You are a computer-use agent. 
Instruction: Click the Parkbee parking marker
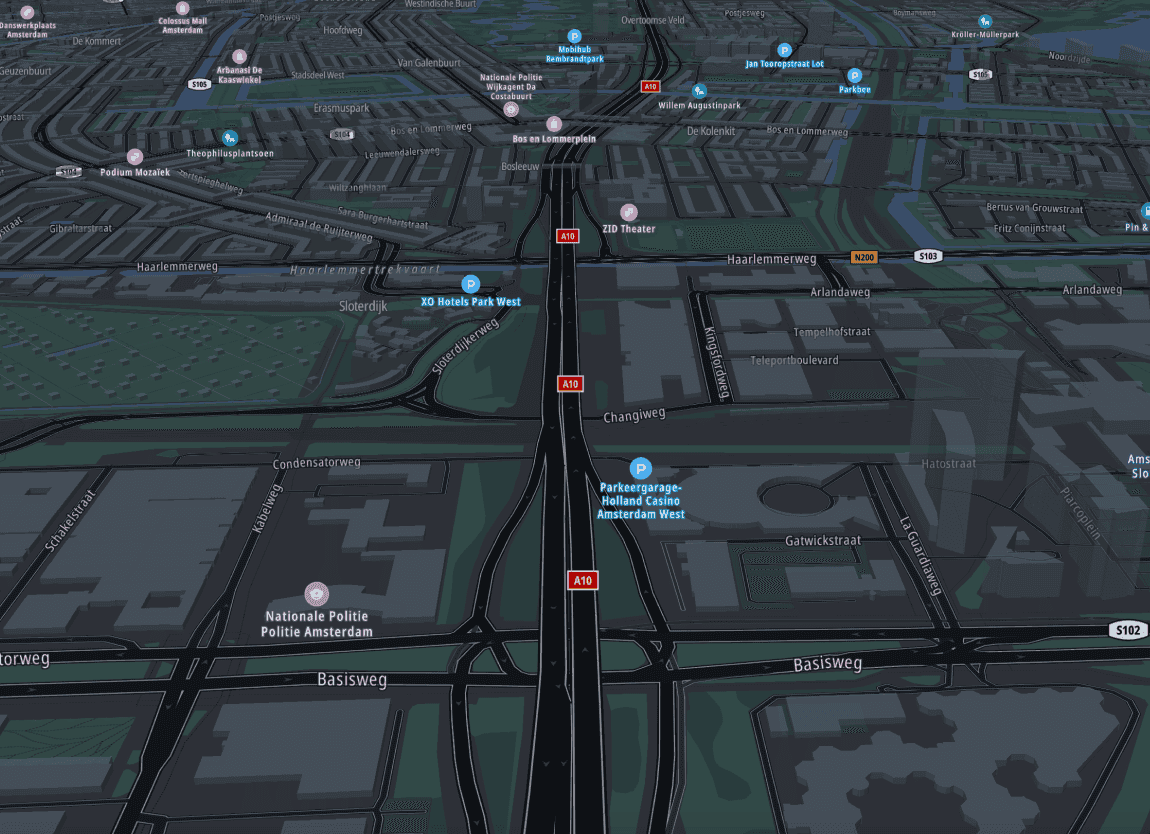pyautogui.click(x=855, y=75)
